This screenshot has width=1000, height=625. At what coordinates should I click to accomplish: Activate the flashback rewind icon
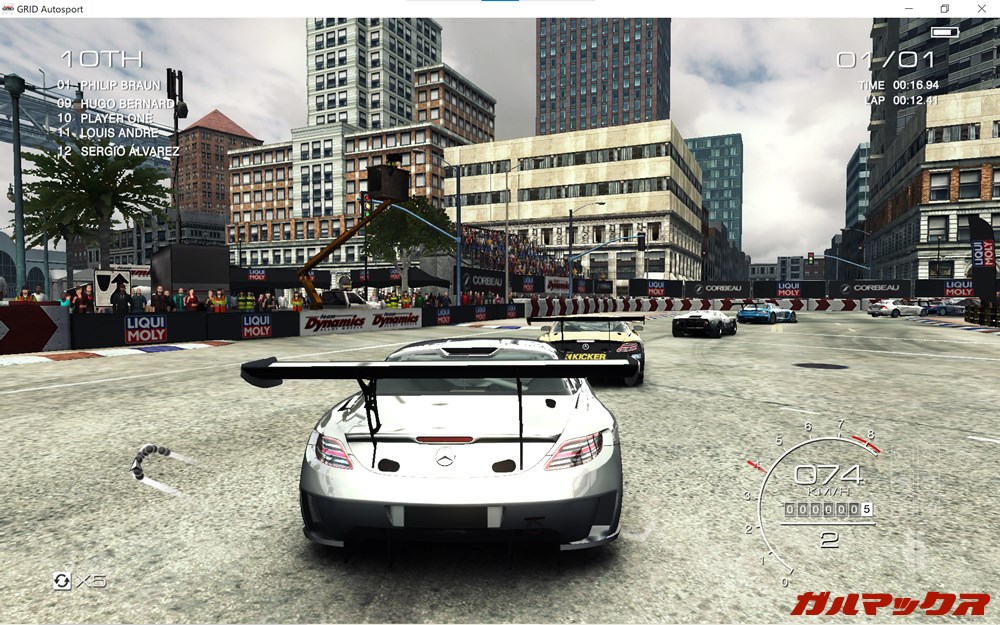click(62, 581)
